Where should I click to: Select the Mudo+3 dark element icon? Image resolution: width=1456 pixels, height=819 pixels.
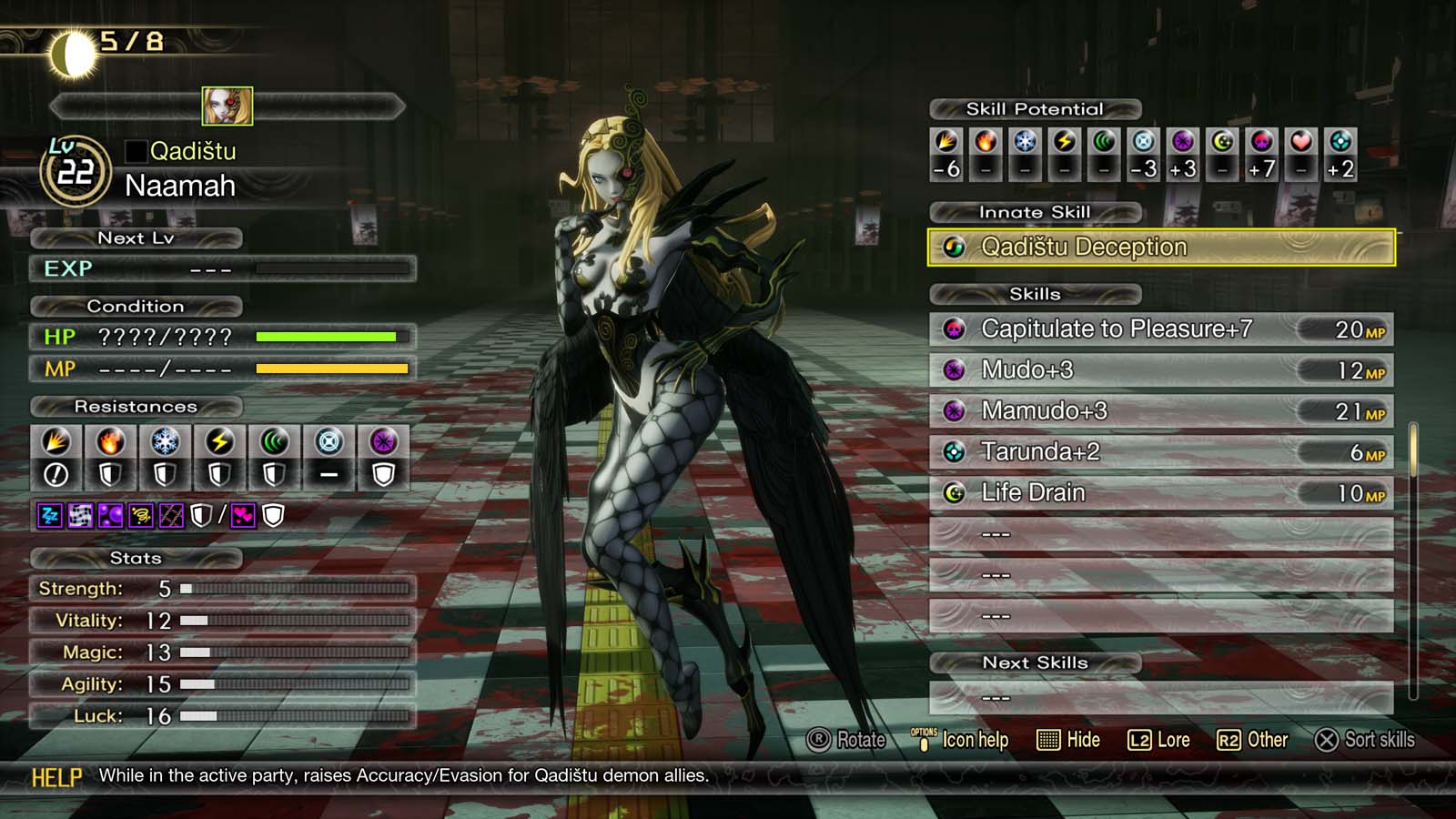(x=952, y=370)
